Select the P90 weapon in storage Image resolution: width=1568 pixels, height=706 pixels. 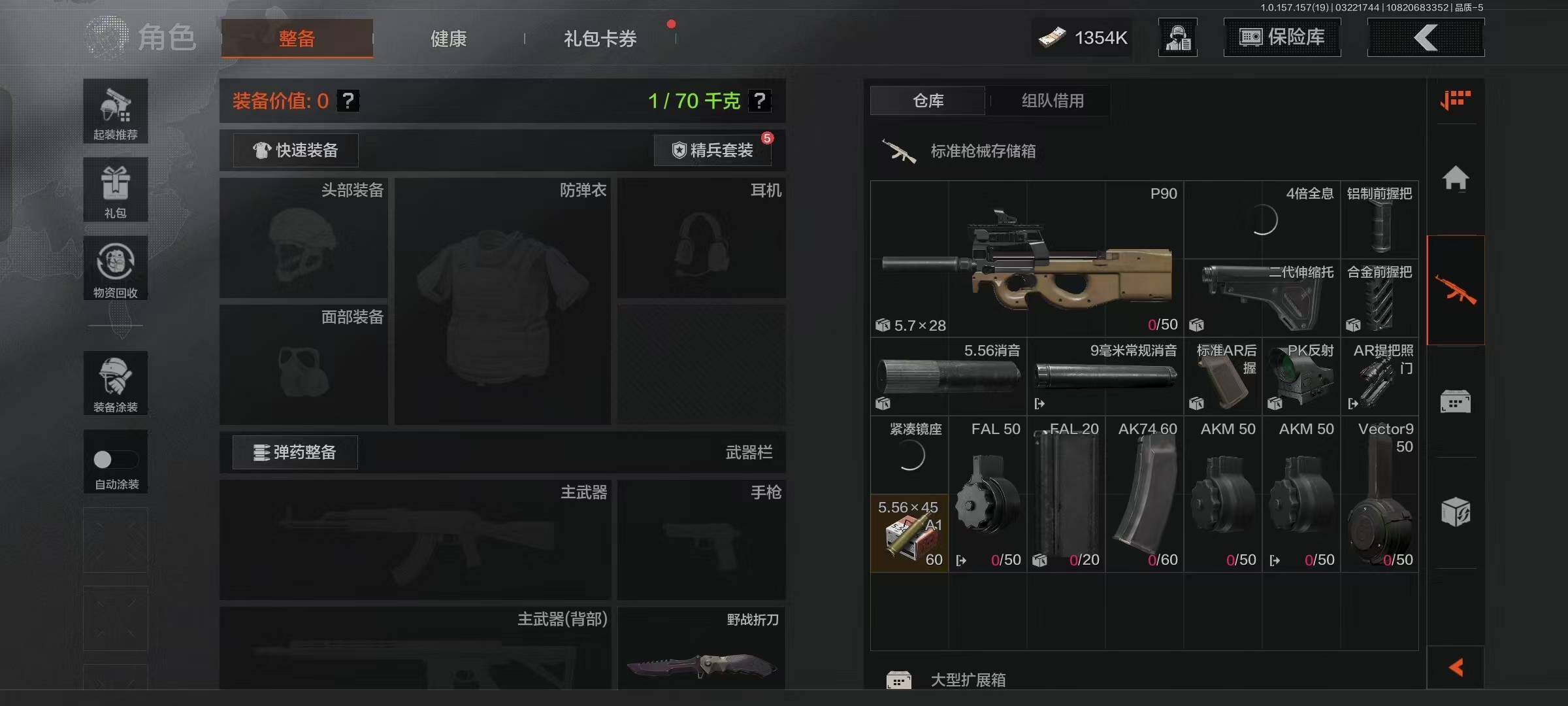tap(1026, 259)
